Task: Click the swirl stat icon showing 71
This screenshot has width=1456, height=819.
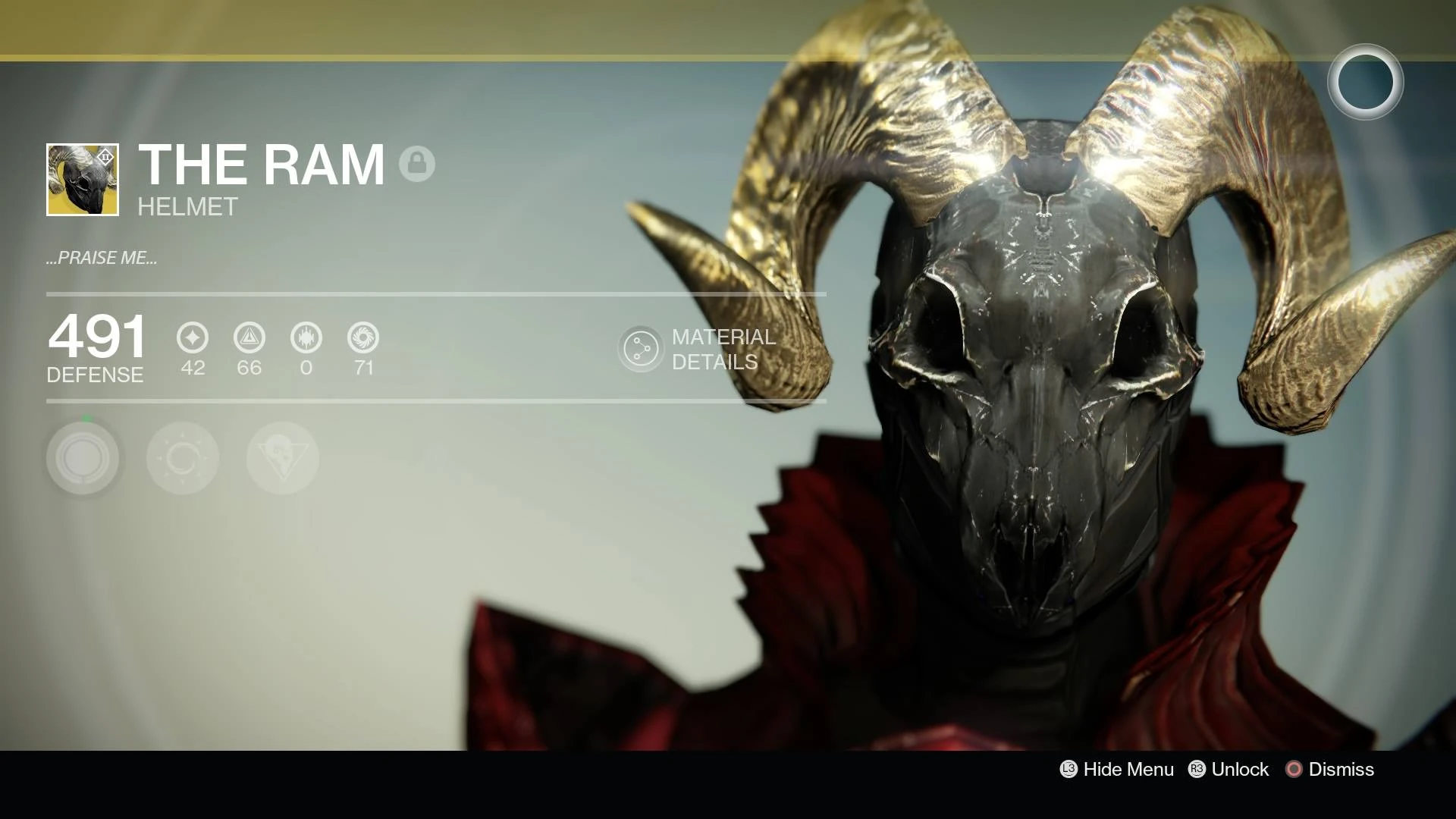Action: pyautogui.click(x=363, y=338)
